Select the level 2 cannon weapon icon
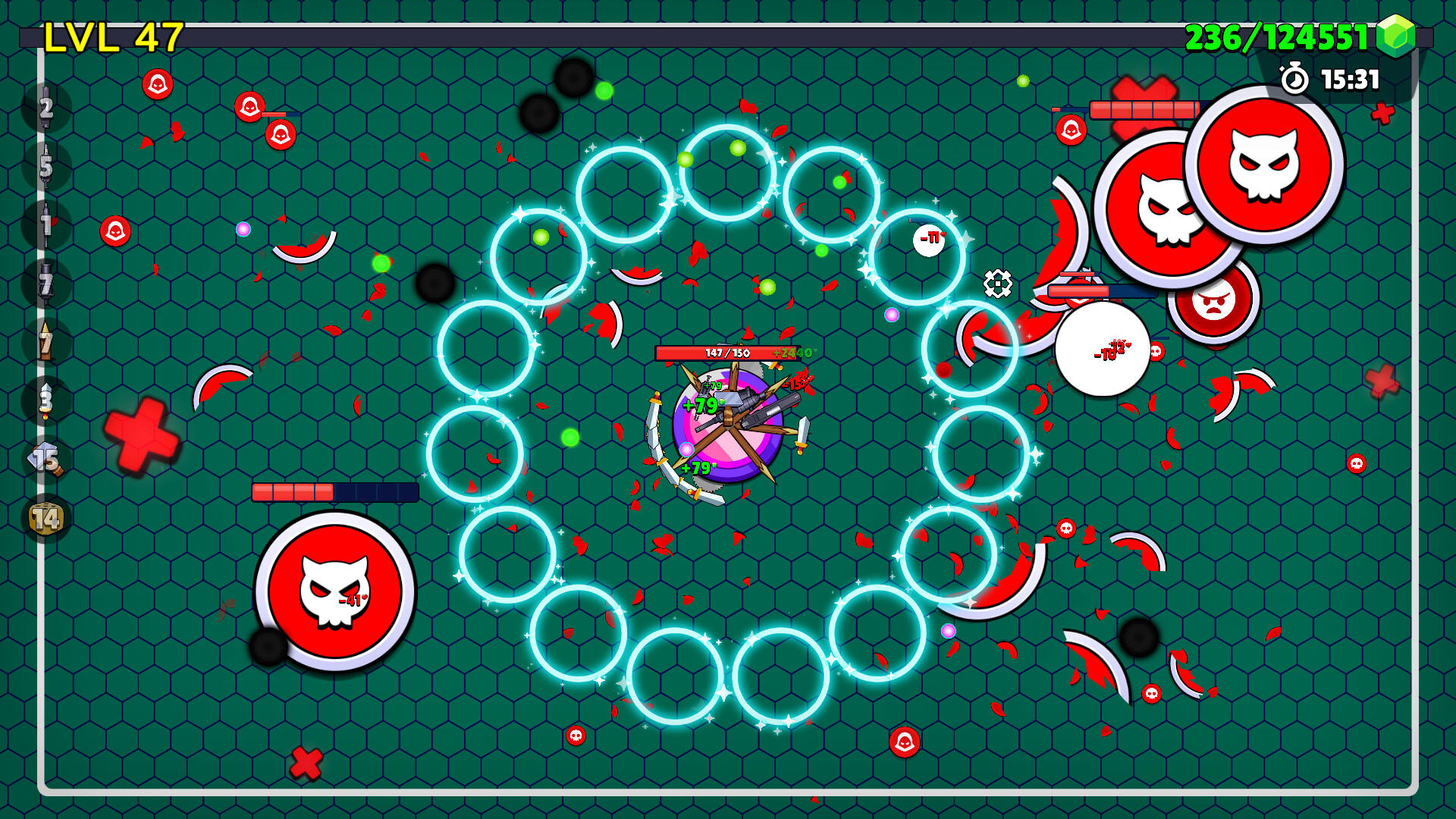 [45, 108]
